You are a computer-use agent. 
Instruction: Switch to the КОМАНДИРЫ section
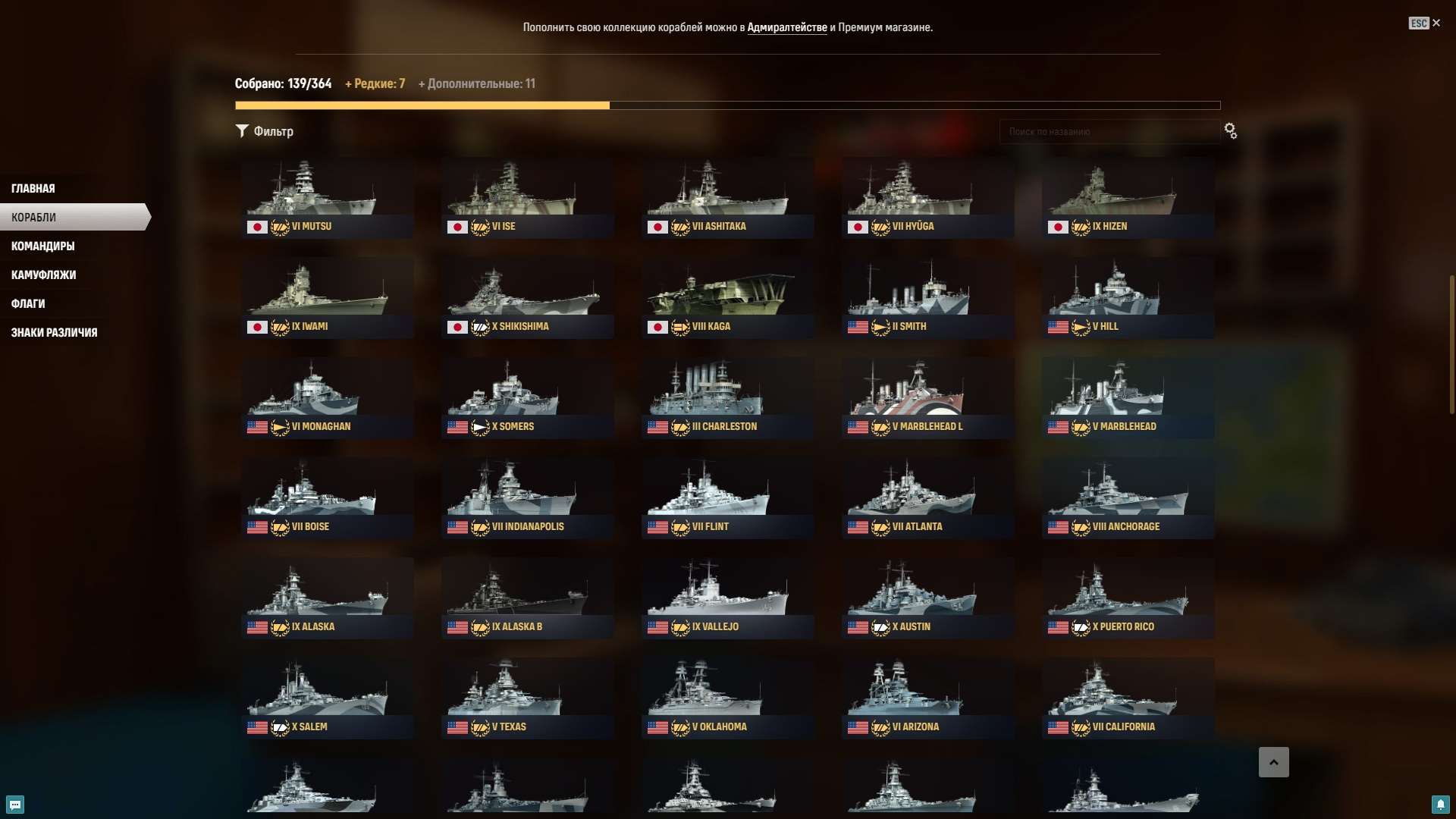click(42, 246)
